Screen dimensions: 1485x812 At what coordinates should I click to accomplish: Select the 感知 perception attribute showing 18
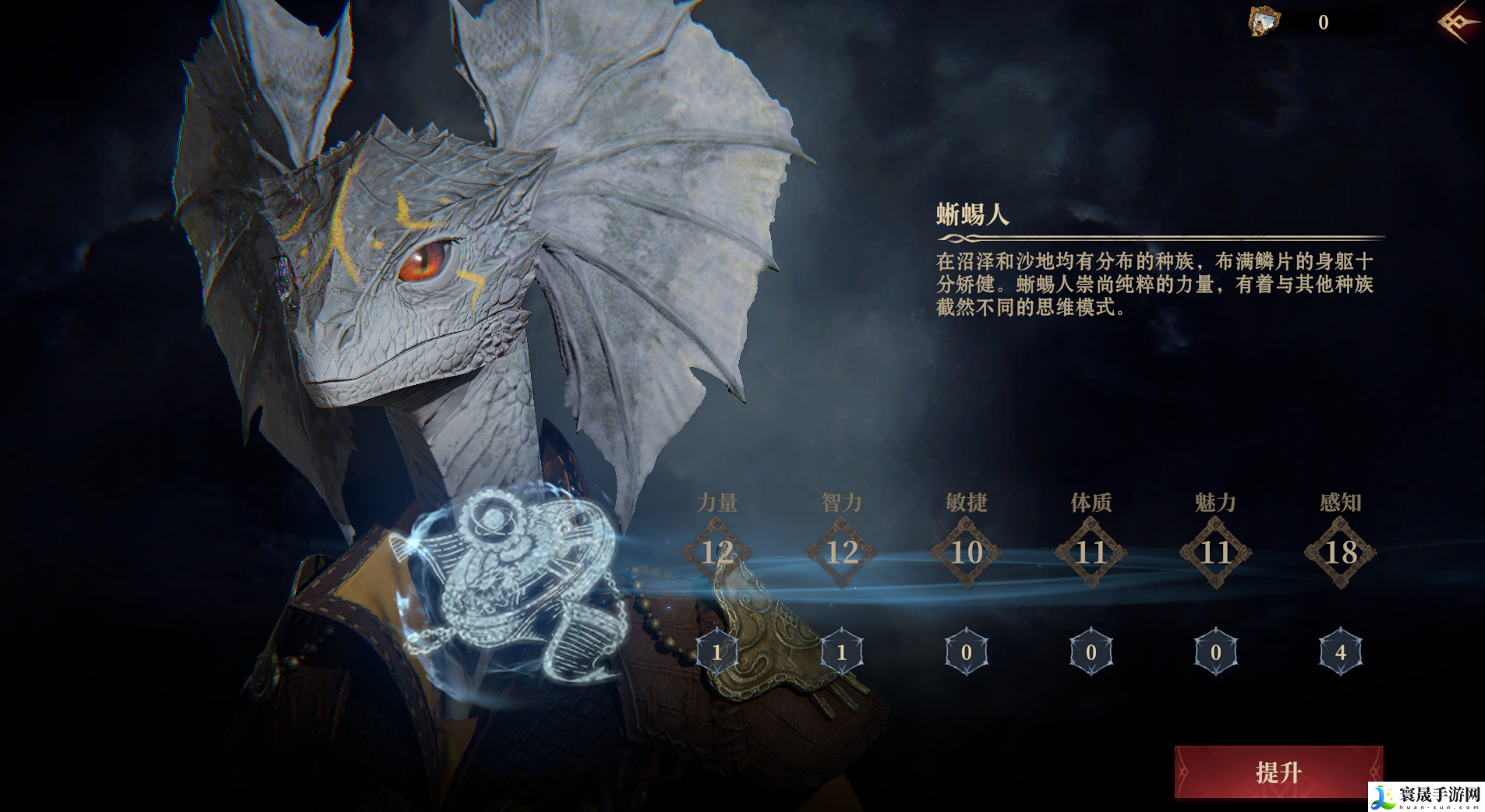pyautogui.click(x=1341, y=553)
